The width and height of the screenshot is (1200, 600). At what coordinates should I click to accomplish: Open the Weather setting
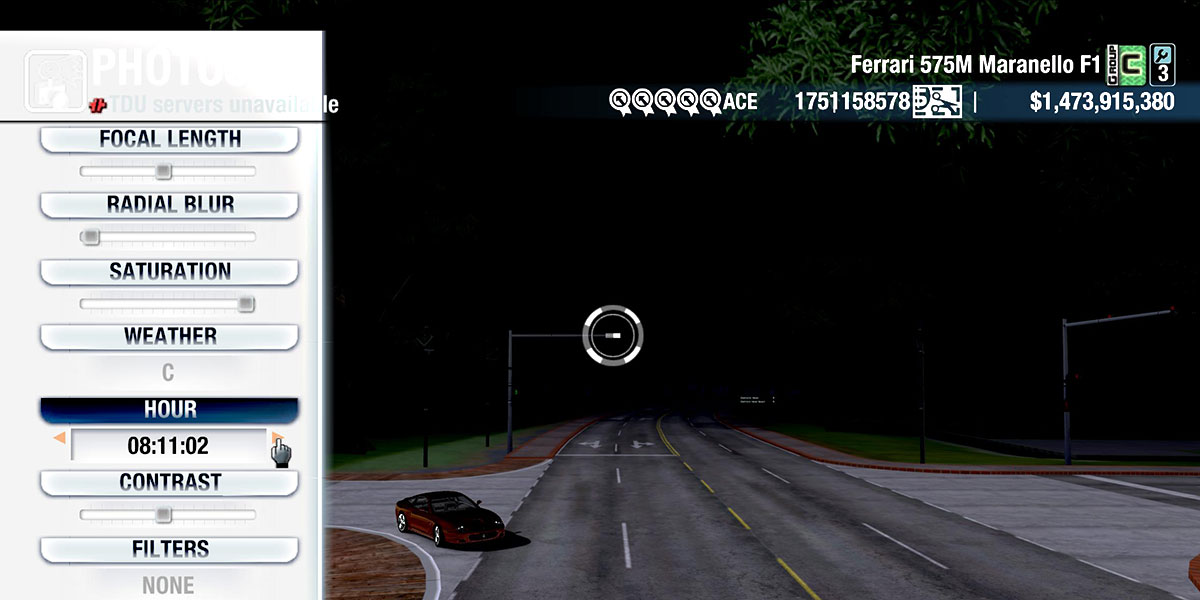pos(169,336)
